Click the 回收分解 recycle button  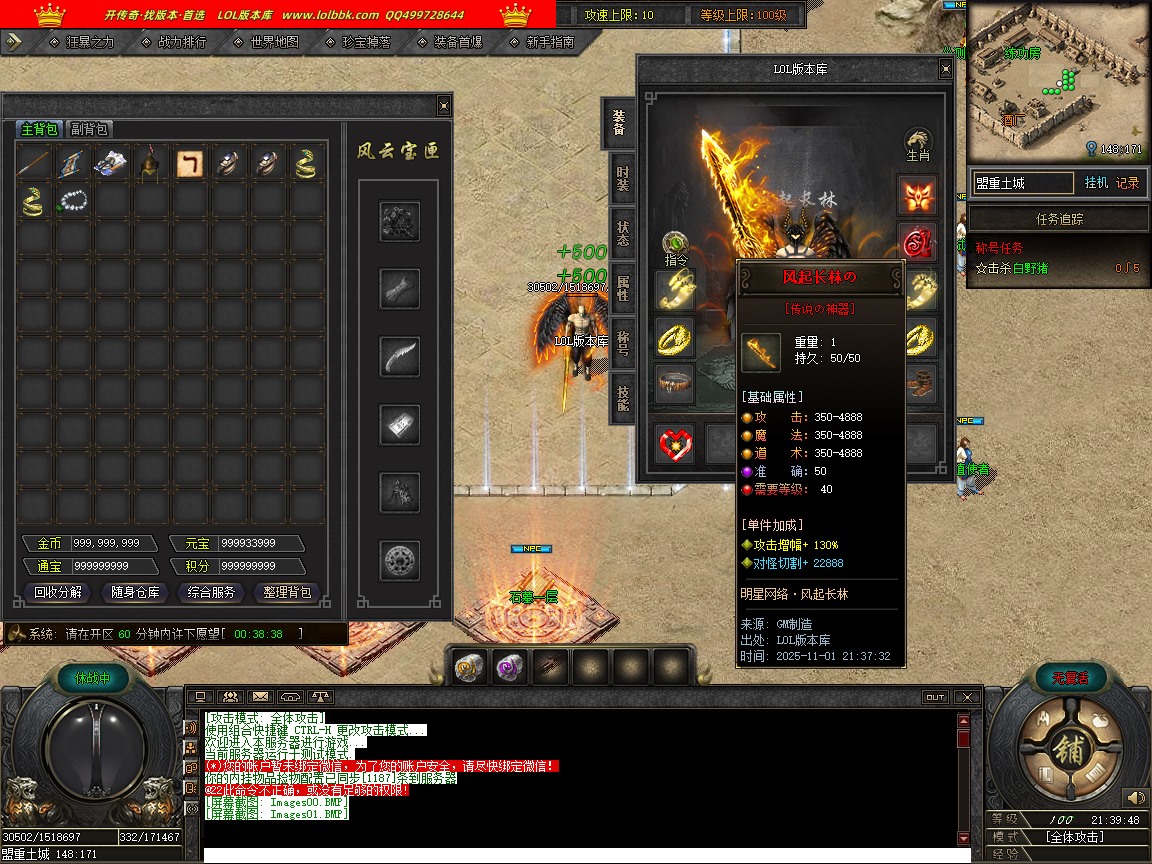pyautogui.click(x=58, y=592)
